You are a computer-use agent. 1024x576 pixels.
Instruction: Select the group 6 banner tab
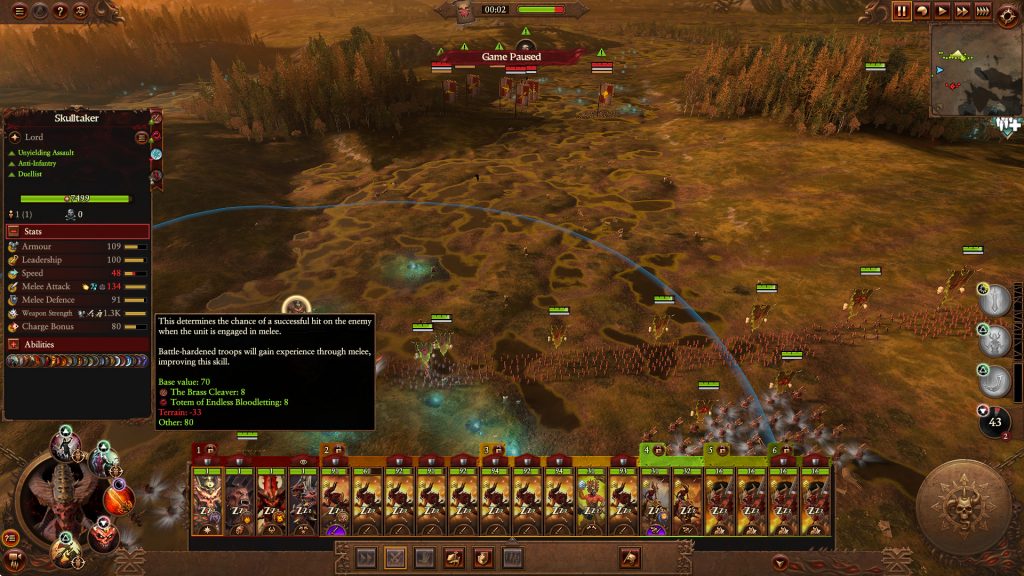pyautogui.click(x=780, y=451)
